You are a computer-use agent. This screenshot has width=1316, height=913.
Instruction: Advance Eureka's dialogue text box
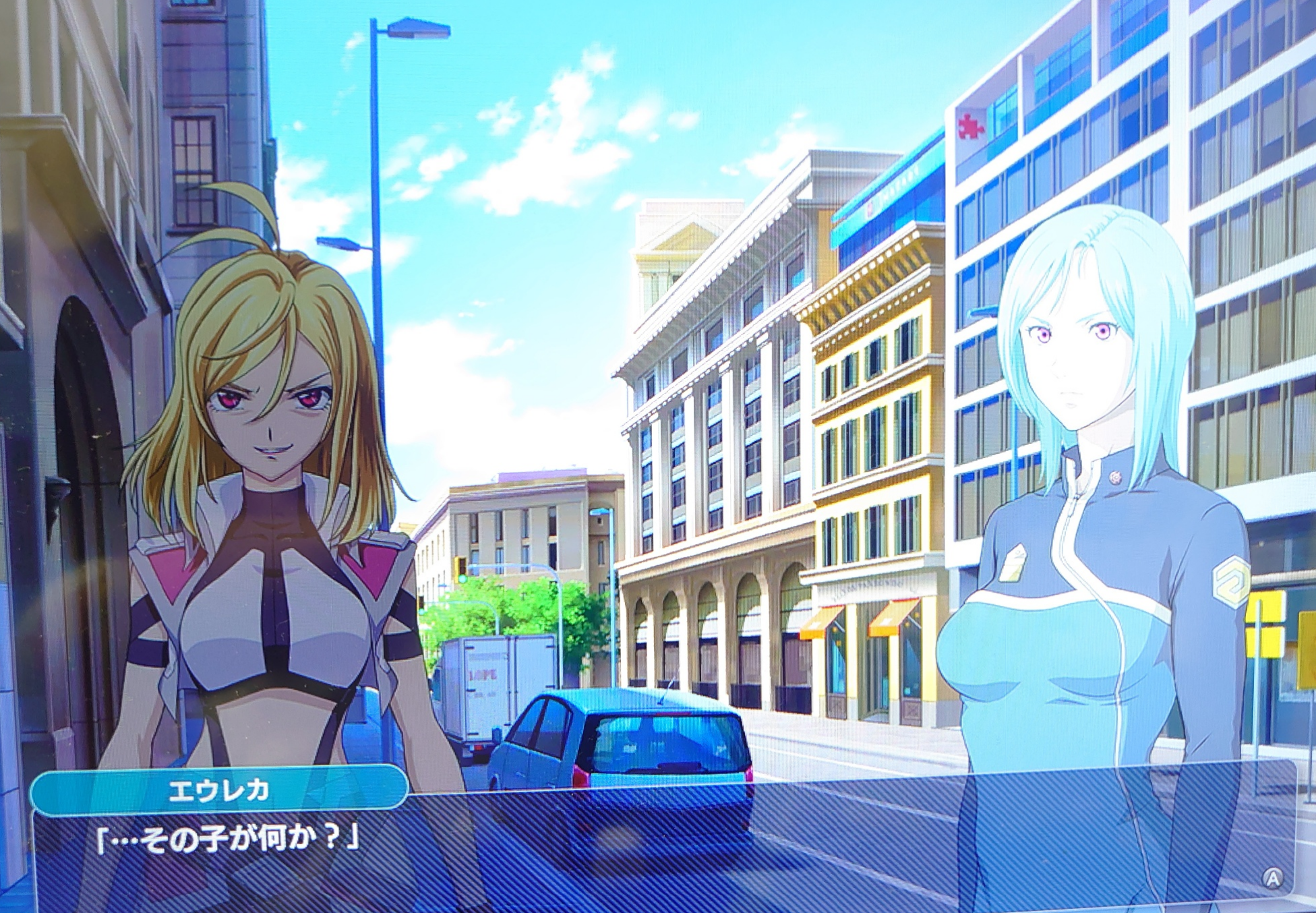(x=1272, y=878)
